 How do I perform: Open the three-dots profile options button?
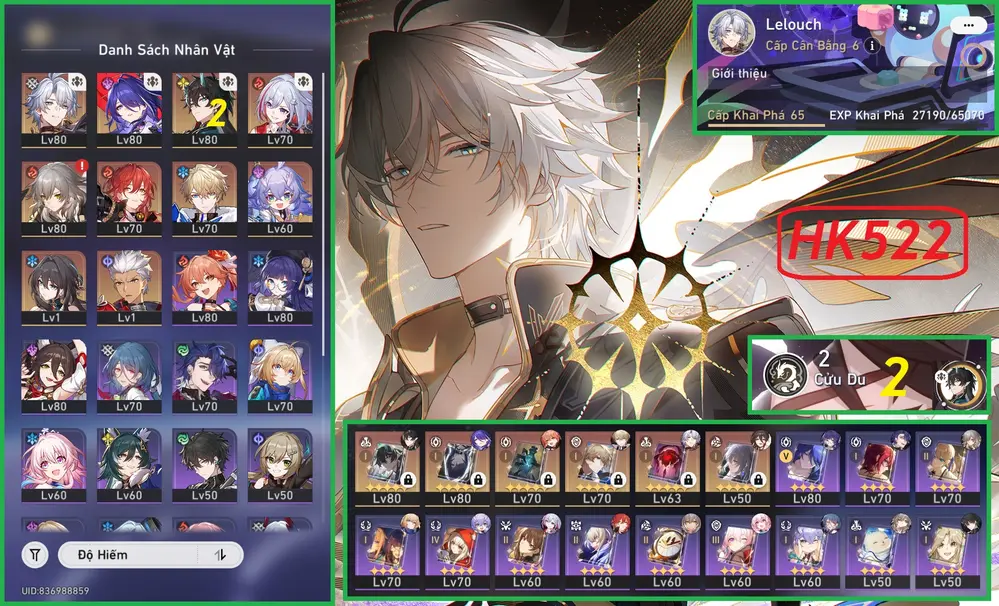point(967,25)
